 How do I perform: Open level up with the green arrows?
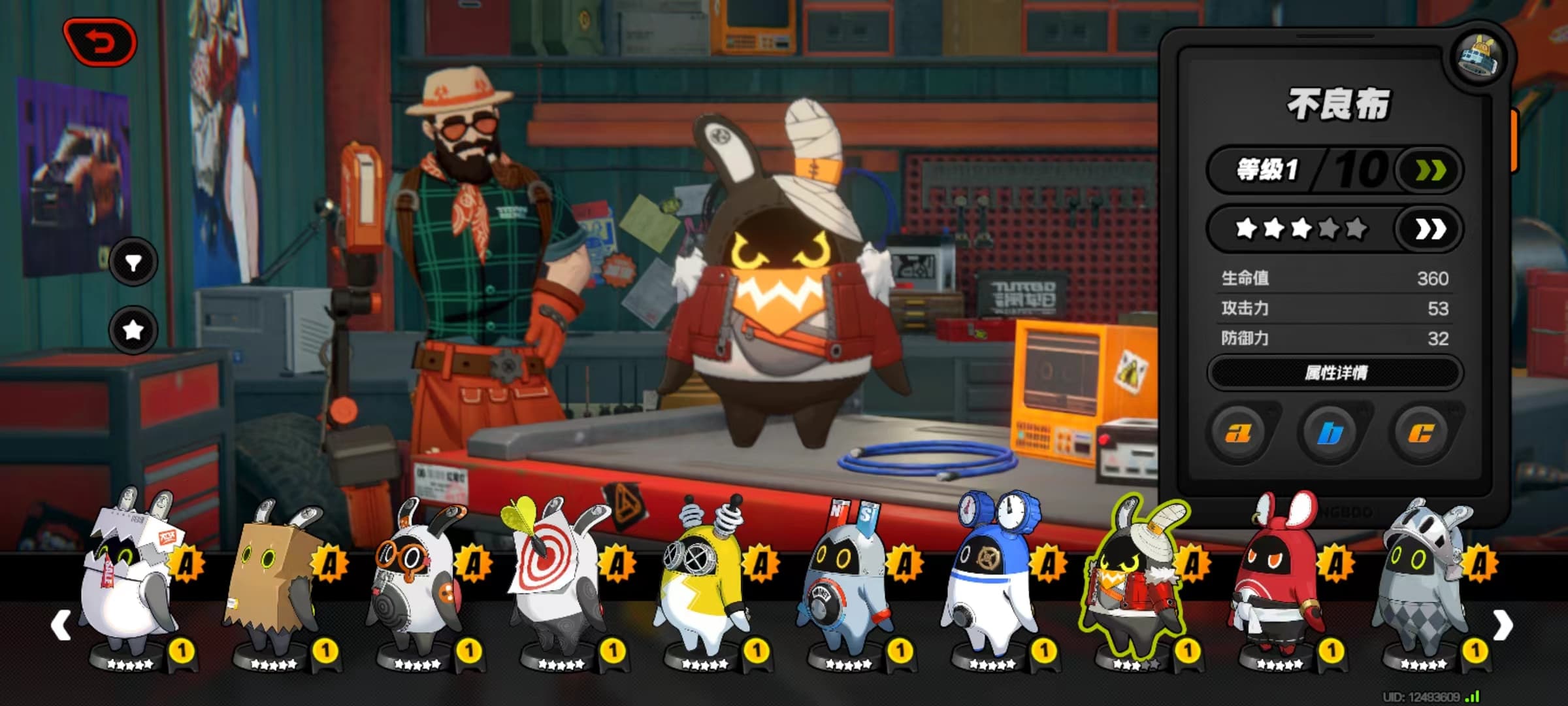pos(1429,171)
